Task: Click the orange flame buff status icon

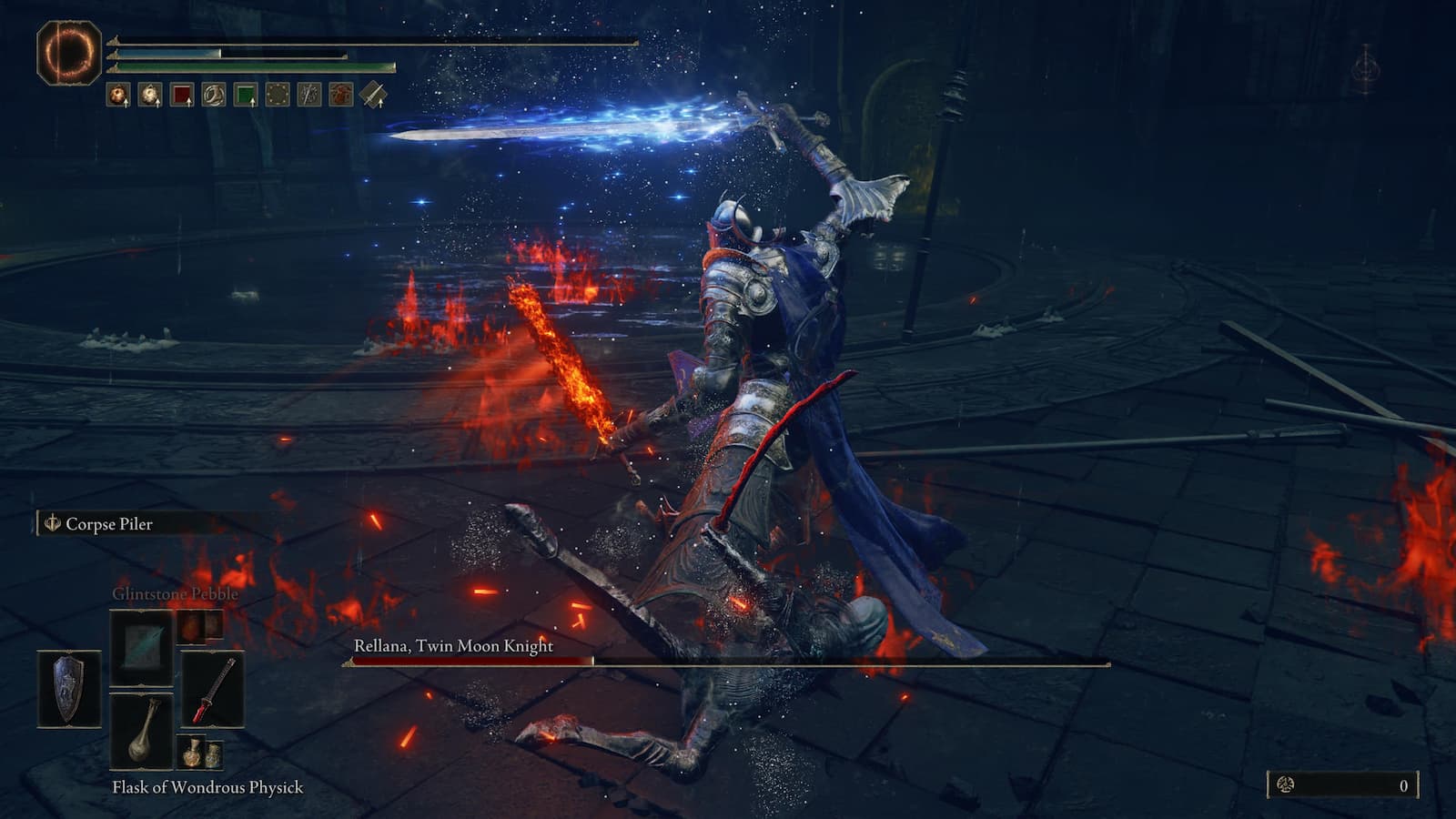Action: [x=116, y=94]
